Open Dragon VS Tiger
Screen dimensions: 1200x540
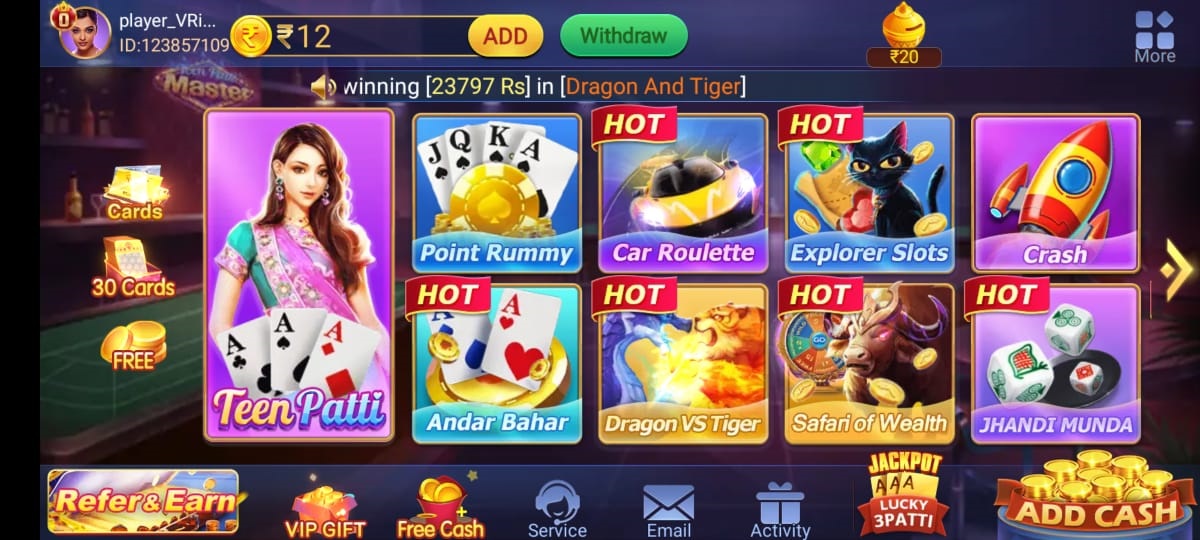[x=683, y=363]
